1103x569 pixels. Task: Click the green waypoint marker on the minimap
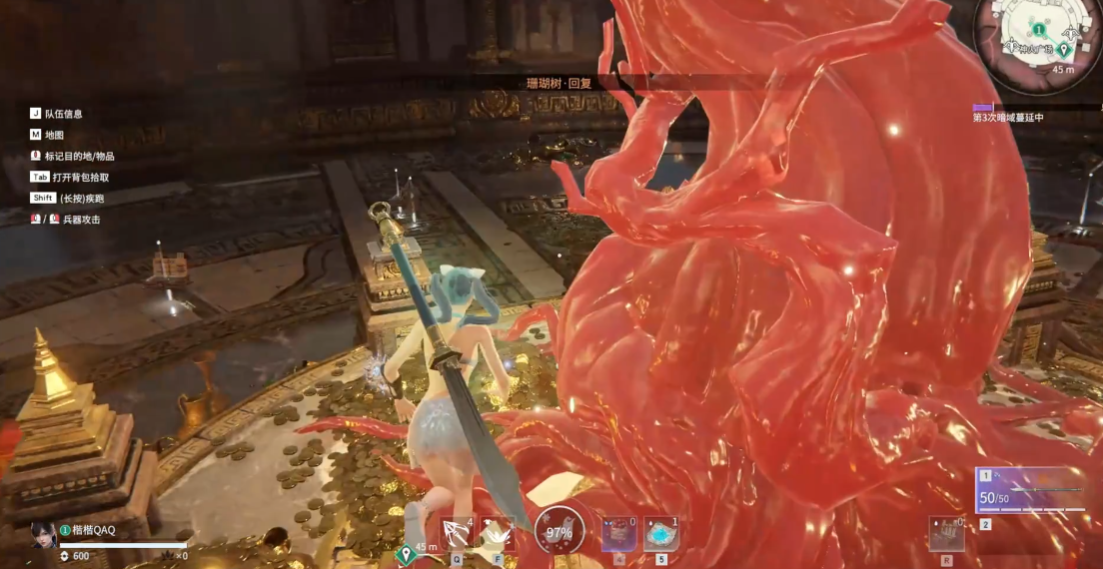1064,49
